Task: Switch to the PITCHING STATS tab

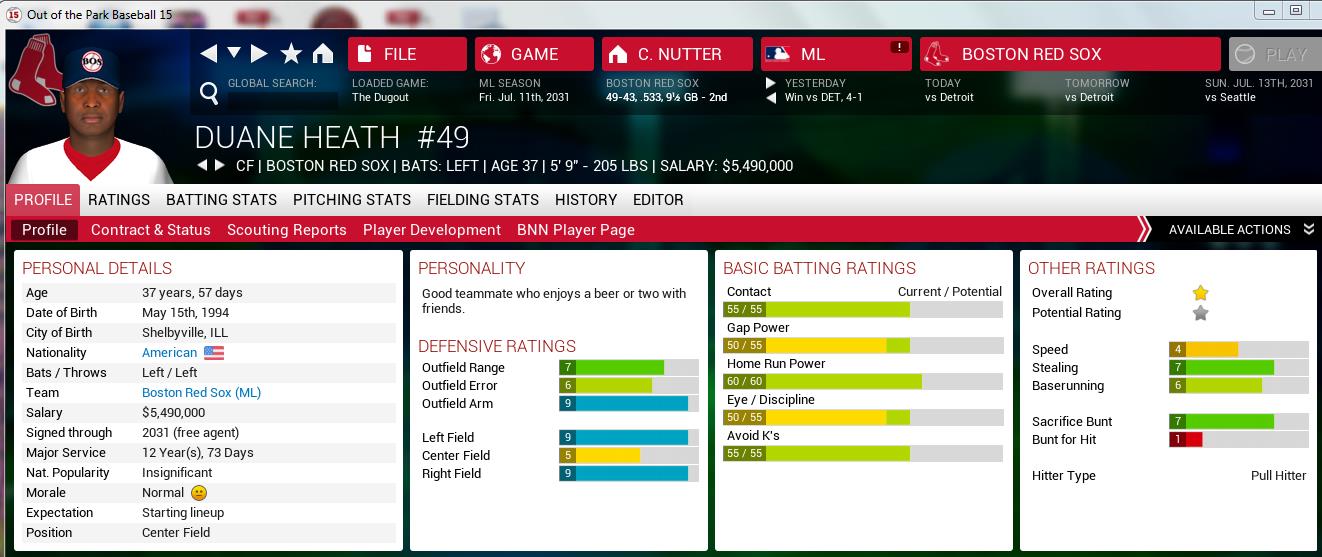Action: [352, 200]
